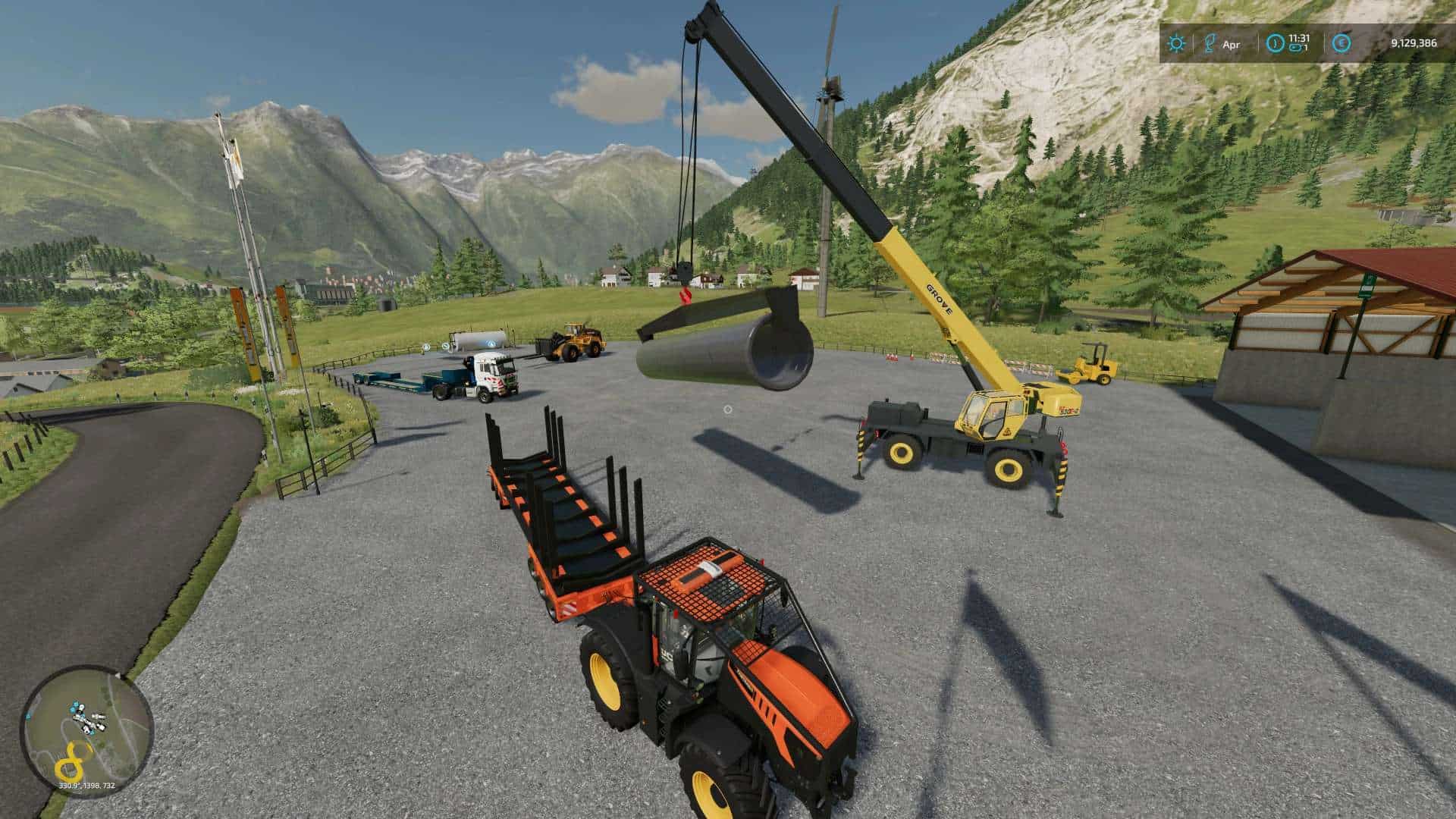The image size is (1456, 819).
Task: Toggle the minimap in the bottom left corner
Action: tap(87, 732)
